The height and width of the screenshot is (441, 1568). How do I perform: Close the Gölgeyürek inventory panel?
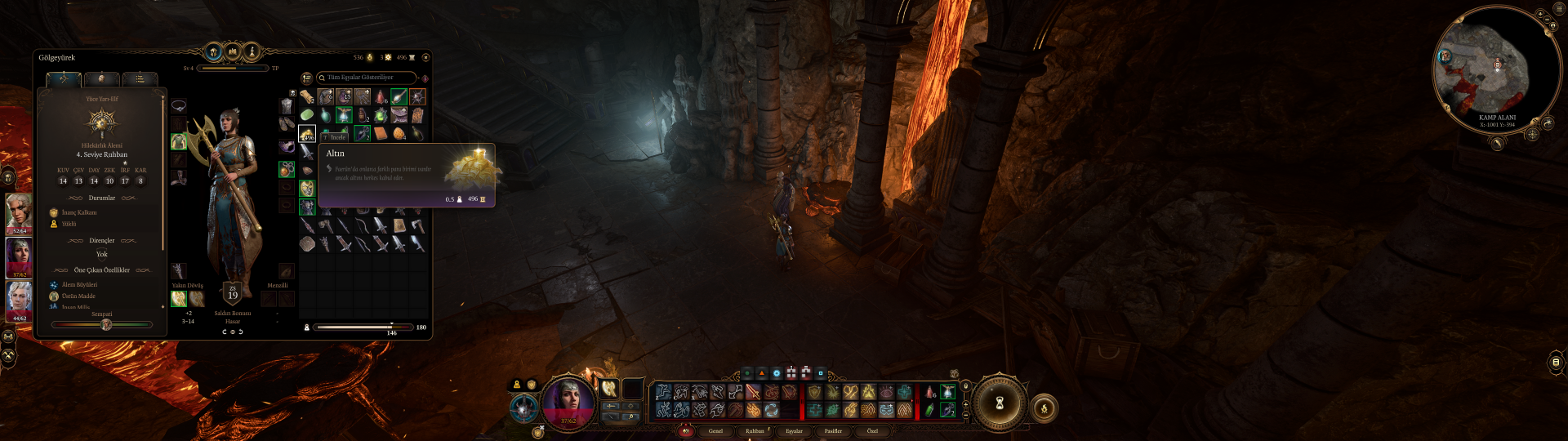[425, 57]
